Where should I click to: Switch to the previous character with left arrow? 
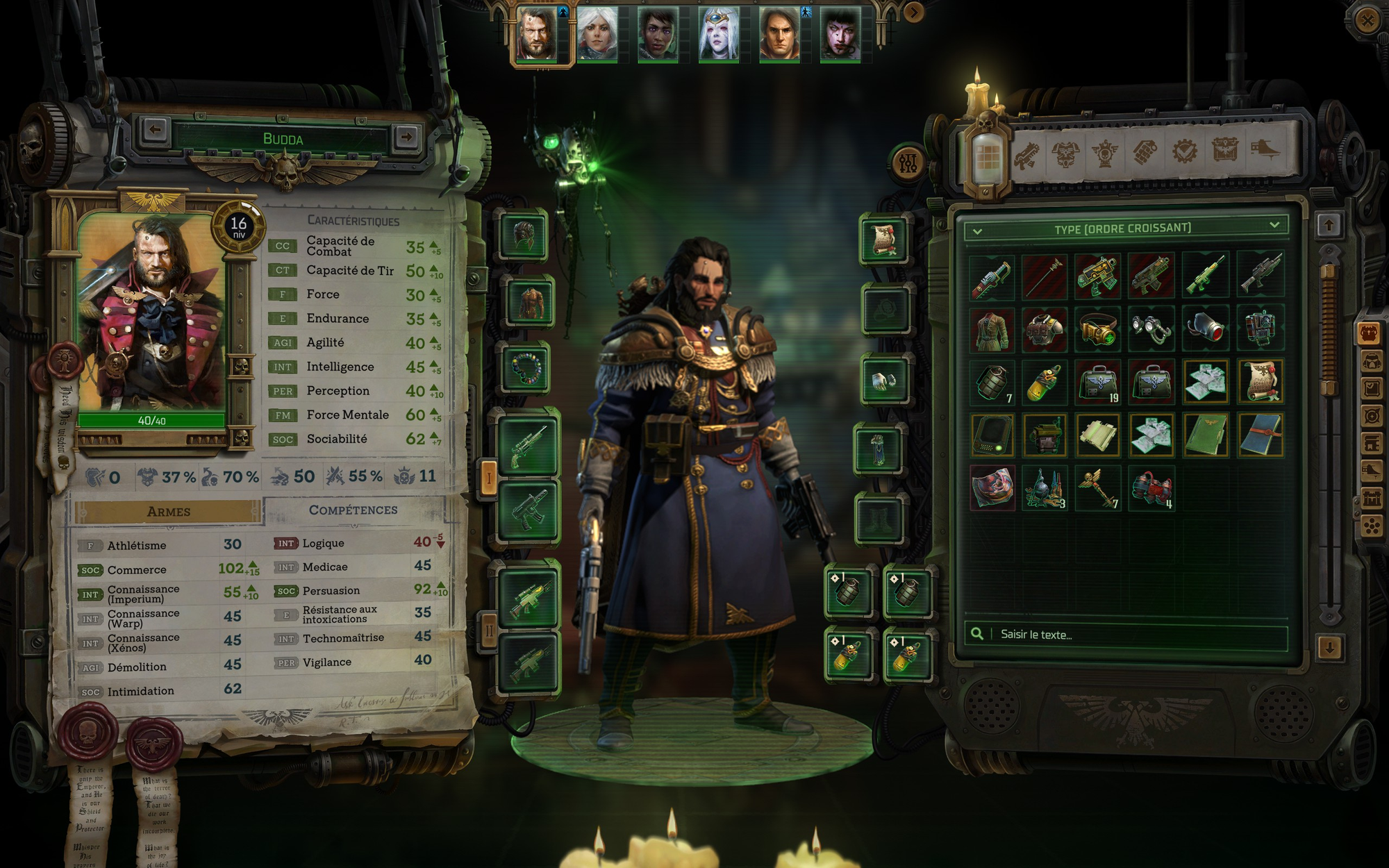(x=155, y=129)
